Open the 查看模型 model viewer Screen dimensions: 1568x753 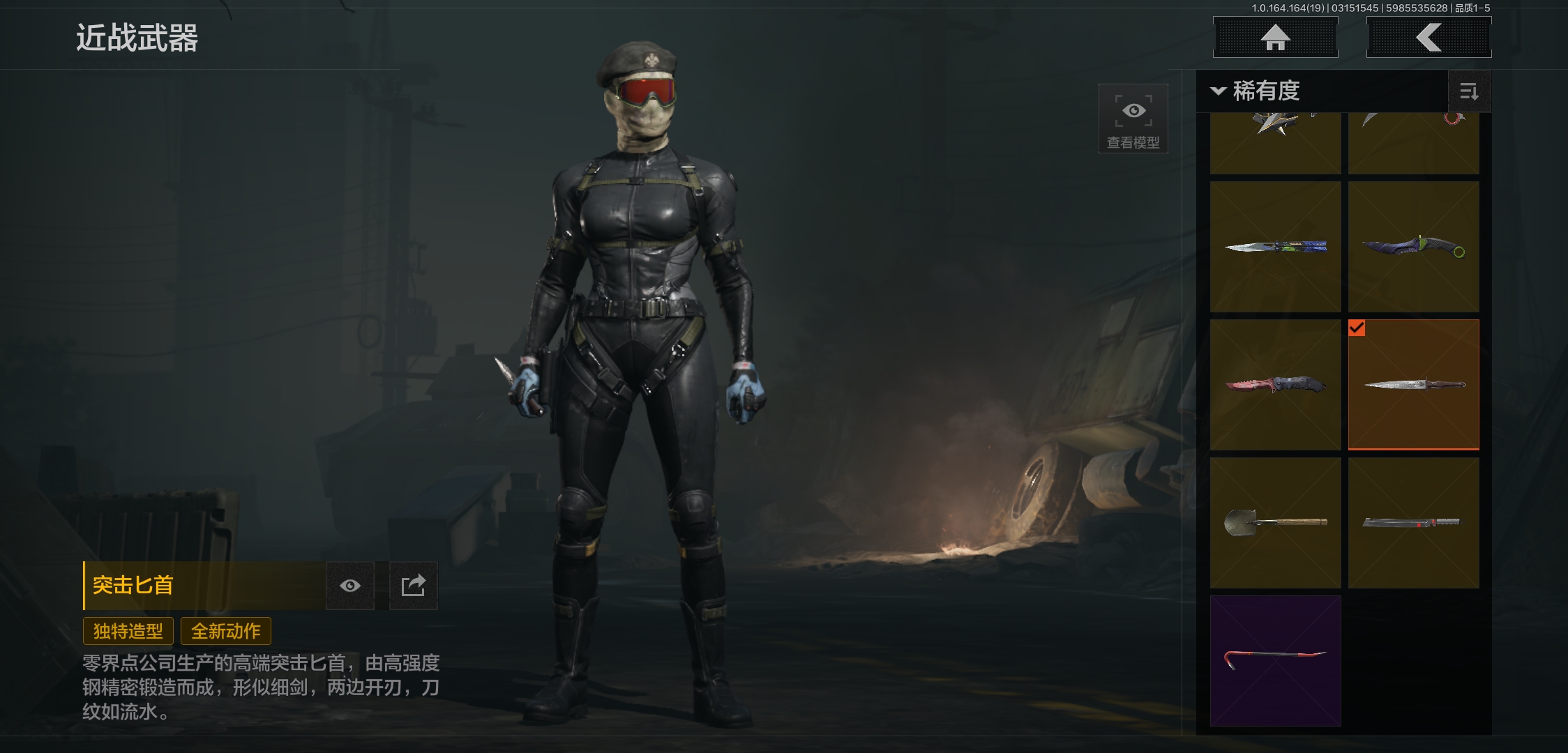(x=1133, y=119)
